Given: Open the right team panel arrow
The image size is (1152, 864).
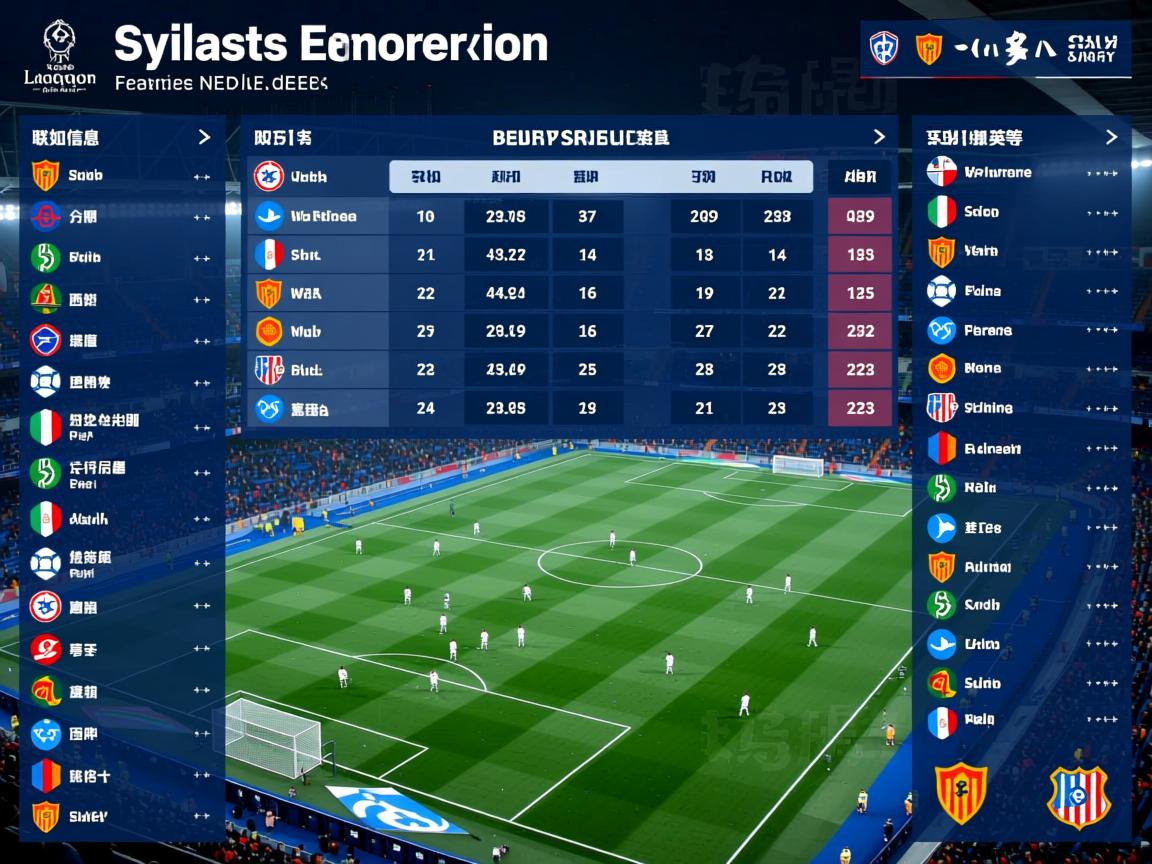Looking at the screenshot, I should click(1111, 137).
